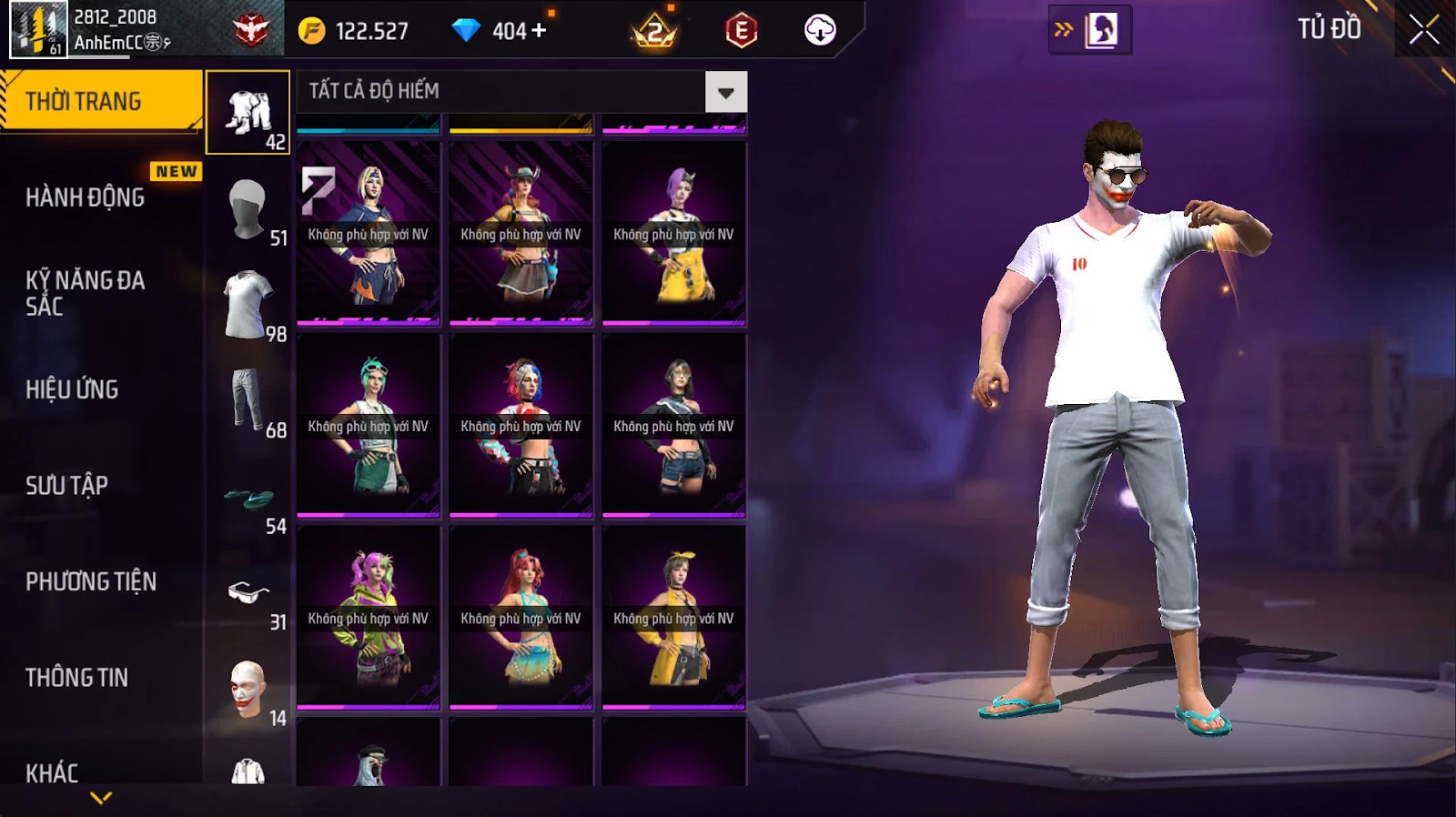This screenshot has height=817, width=1456.
Task: Go to the Sưu Tập tab
Action: [66, 485]
